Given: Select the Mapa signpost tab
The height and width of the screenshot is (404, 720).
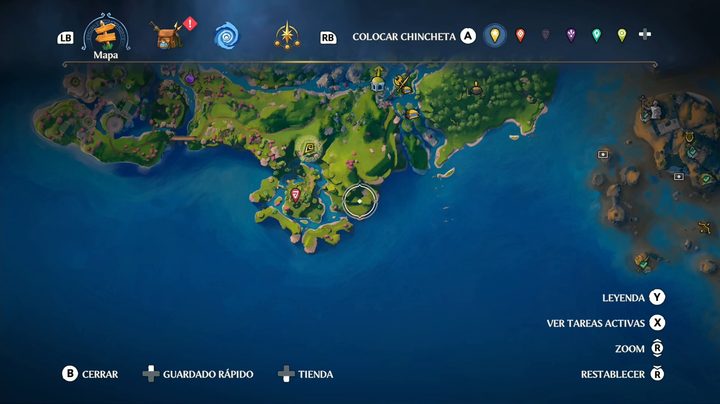Looking at the screenshot, I should [106, 36].
